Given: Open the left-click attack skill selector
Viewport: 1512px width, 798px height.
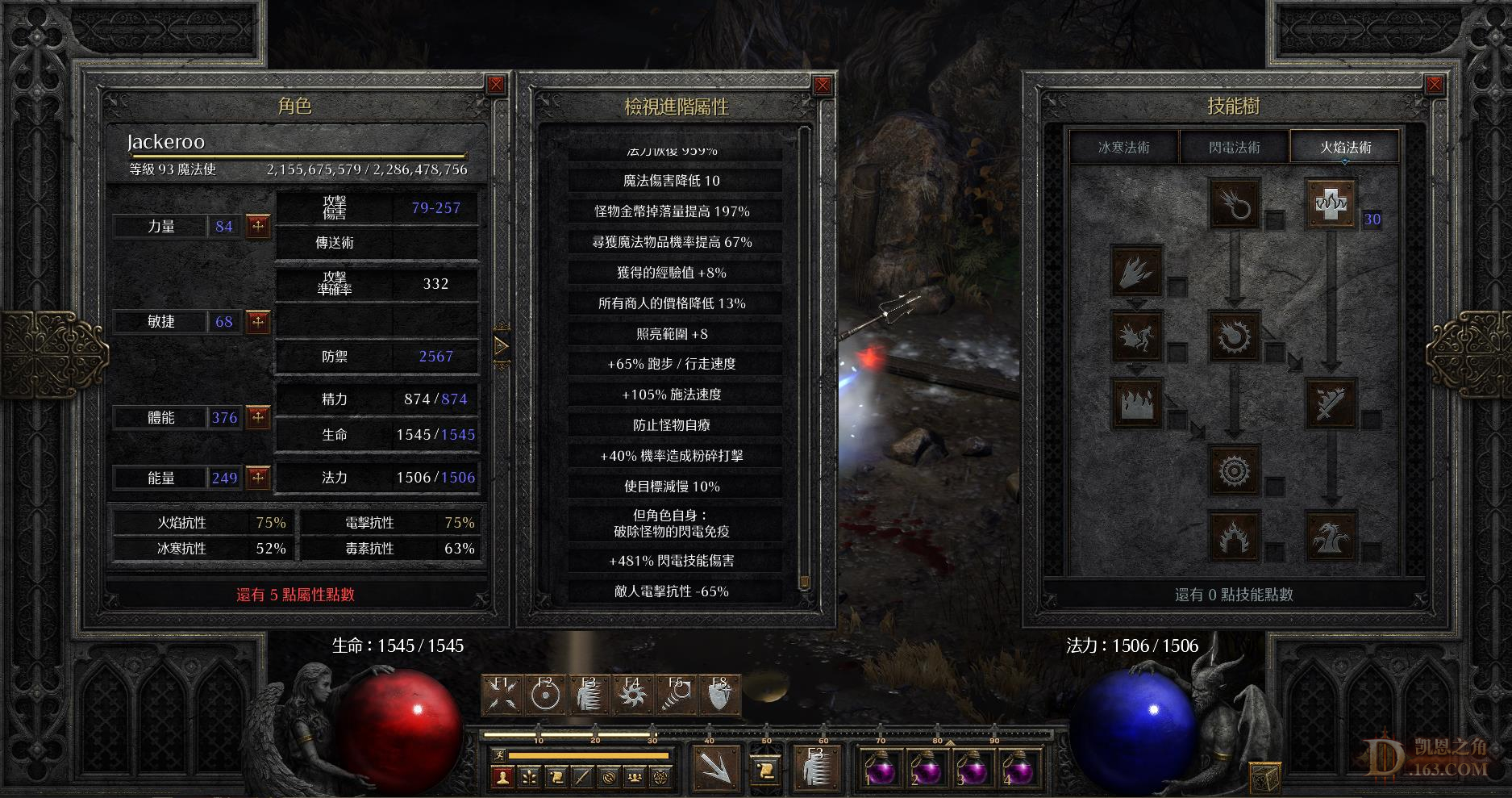Looking at the screenshot, I should click(x=715, y=767).
